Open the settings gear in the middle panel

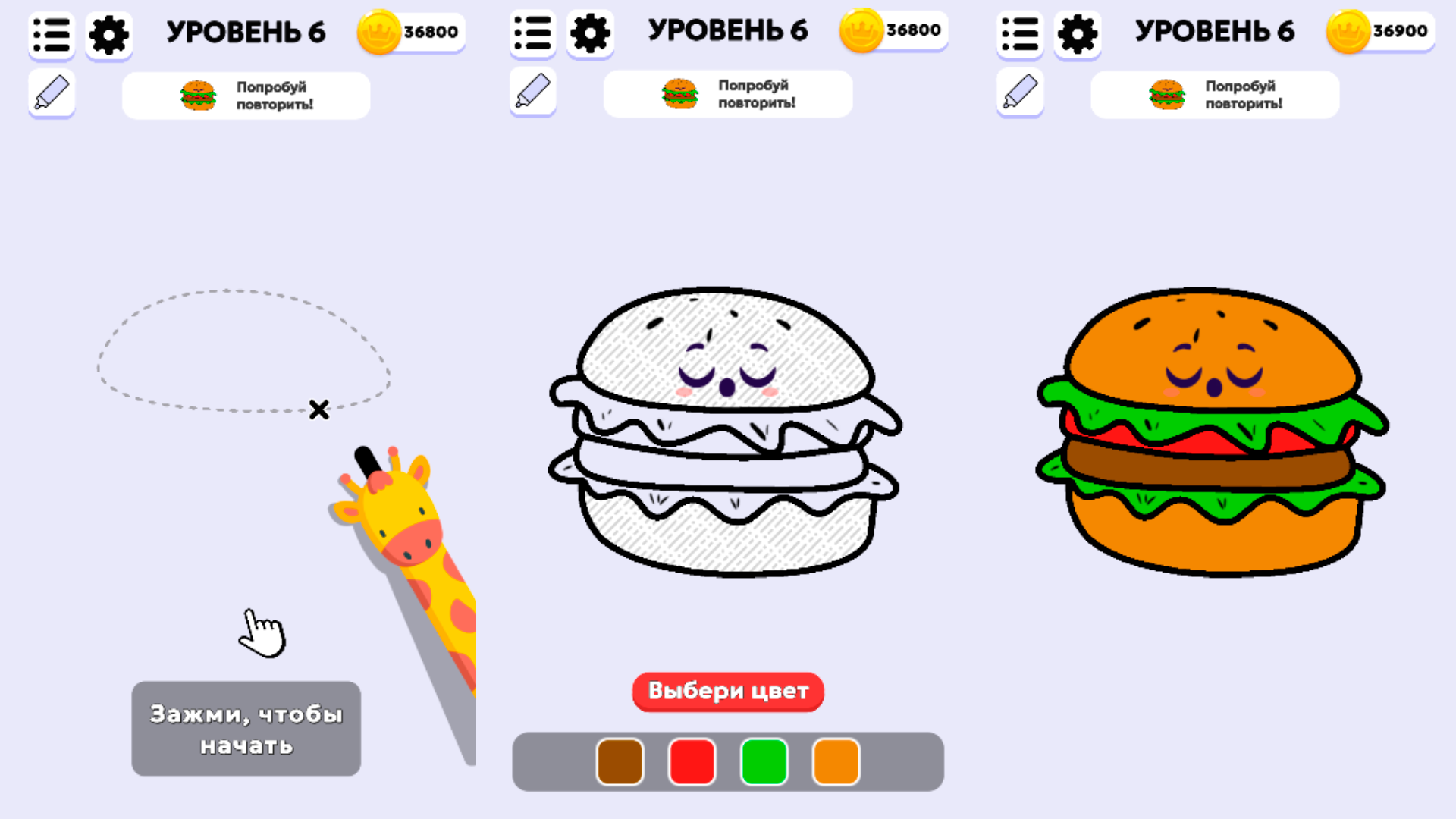coord(591,33)
